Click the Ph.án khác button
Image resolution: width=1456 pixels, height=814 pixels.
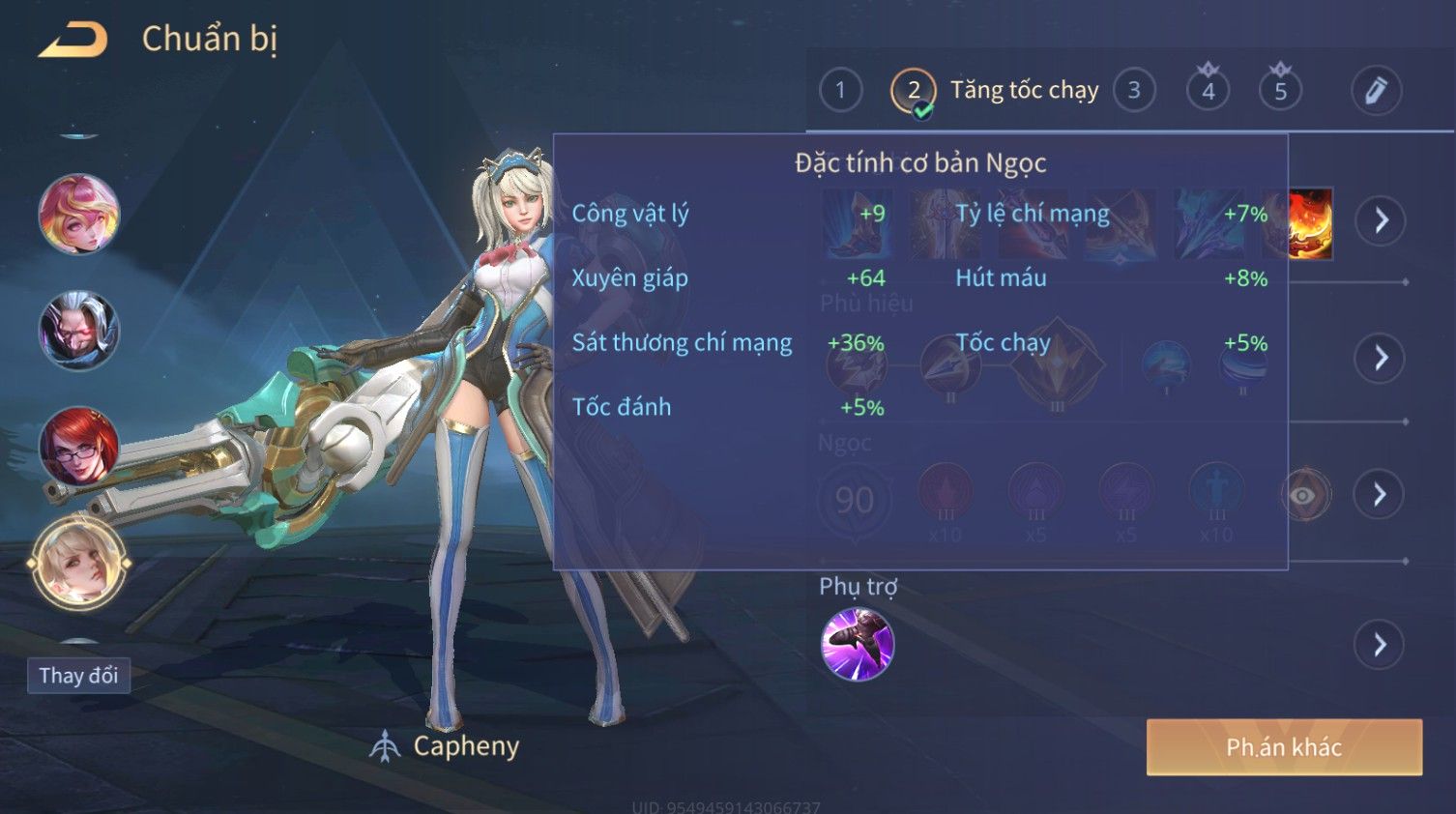(1284, 747)
